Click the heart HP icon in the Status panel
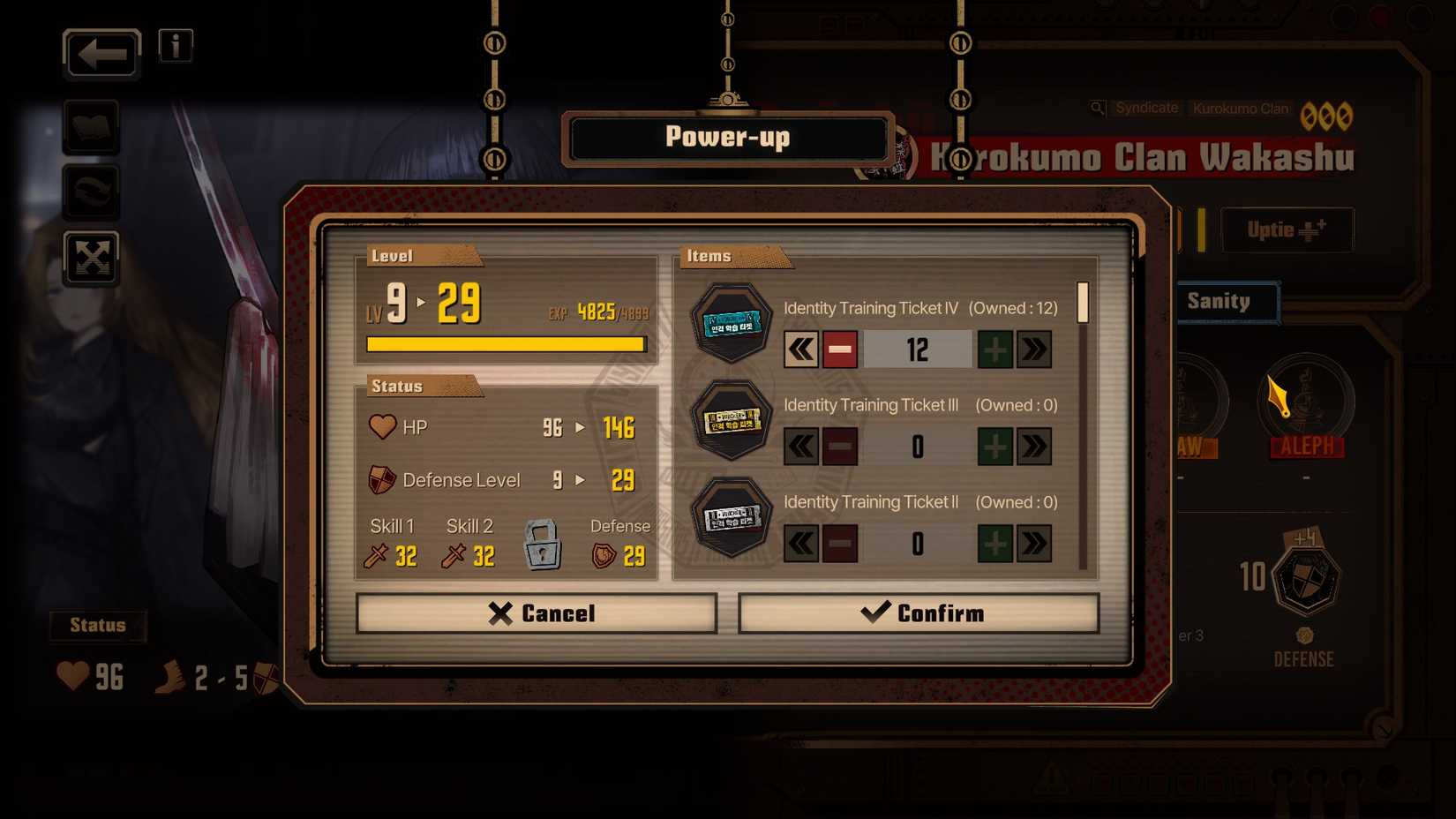The image size is (1456, 819). click(x=382, y=427)
